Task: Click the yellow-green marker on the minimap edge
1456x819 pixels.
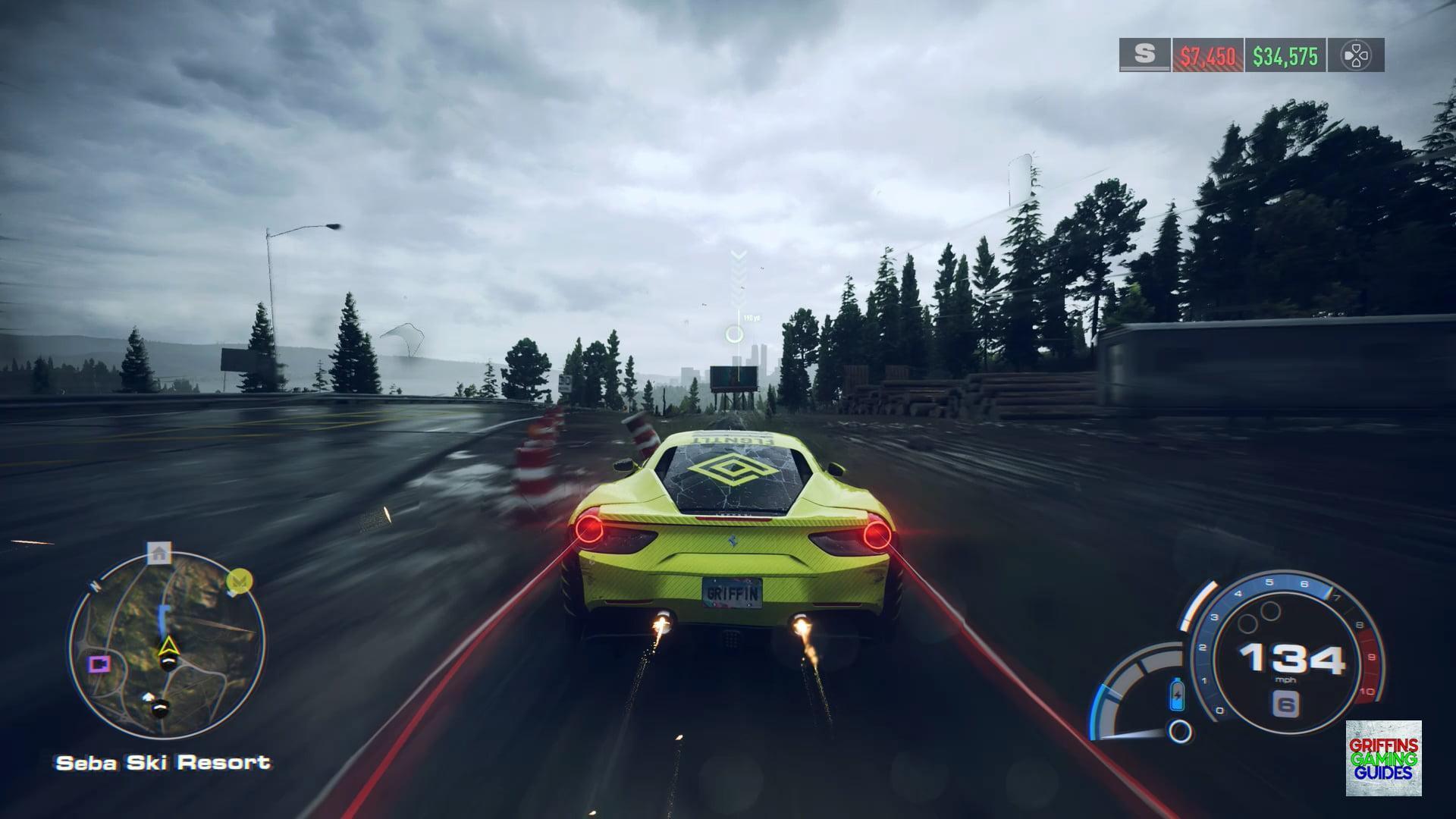Action: (x=240, y=582)
